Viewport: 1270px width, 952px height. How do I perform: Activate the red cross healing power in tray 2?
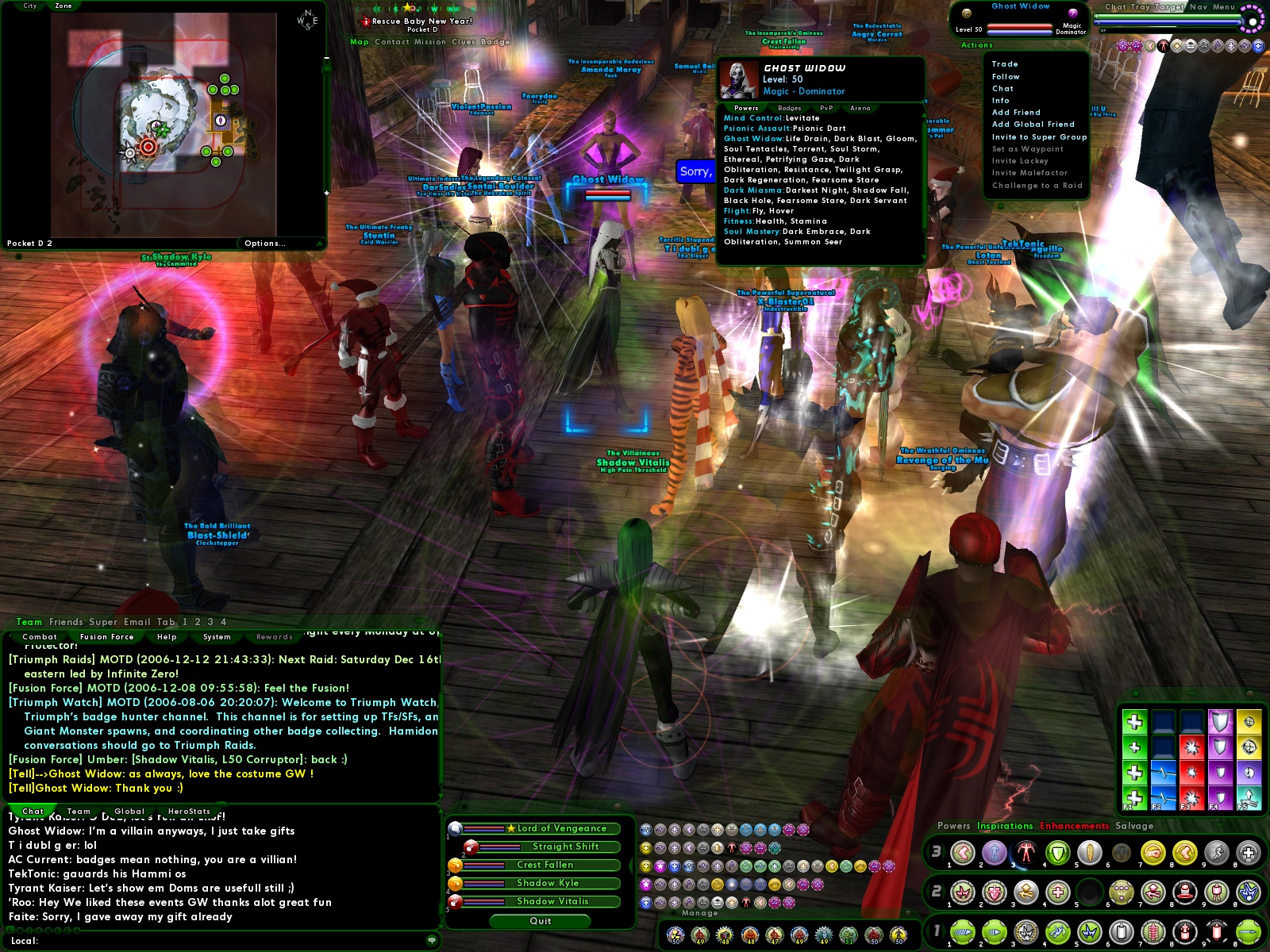click(1056, 892)
